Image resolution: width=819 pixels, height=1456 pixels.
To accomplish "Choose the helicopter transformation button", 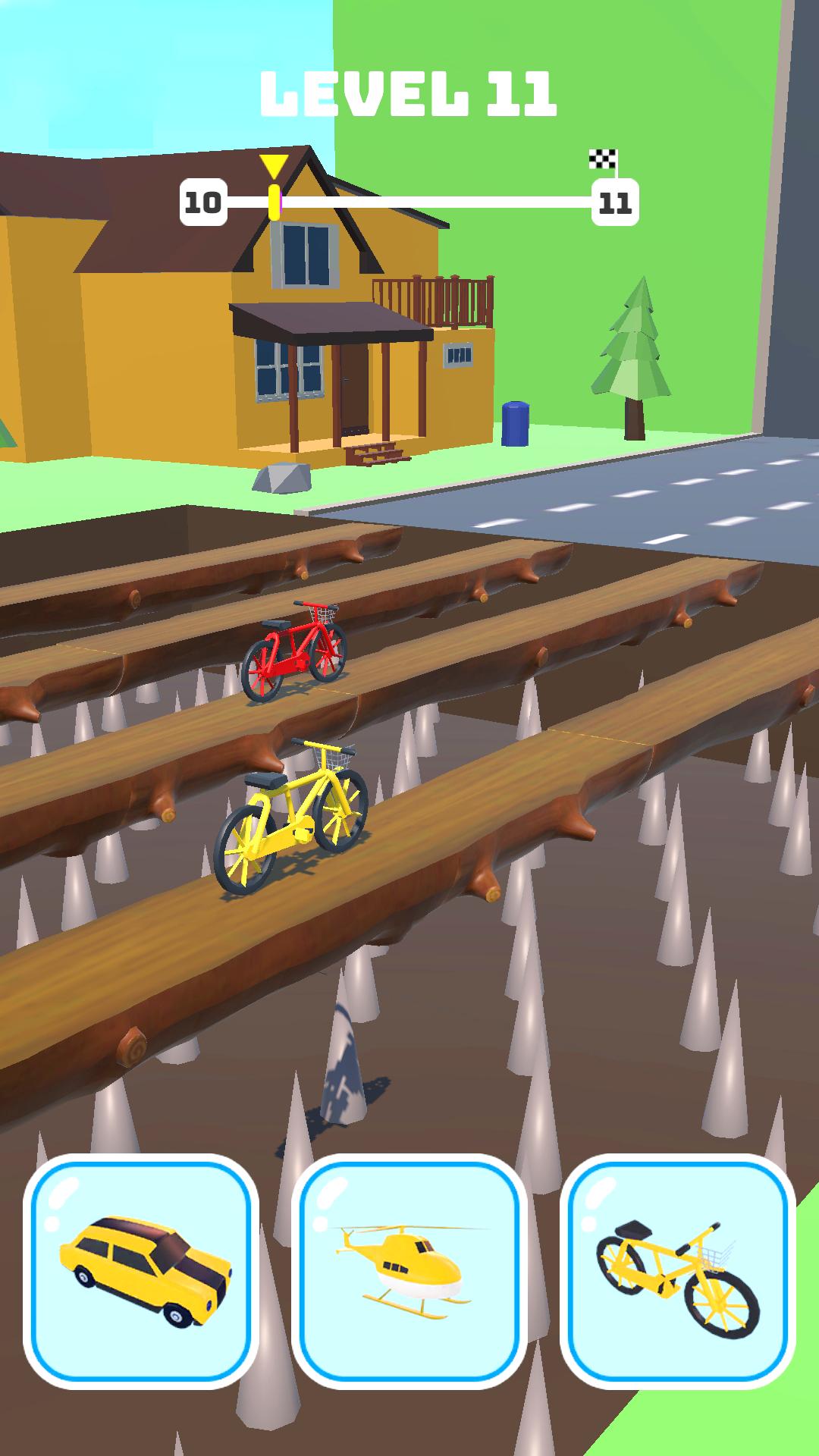I will coord(409,1272).
